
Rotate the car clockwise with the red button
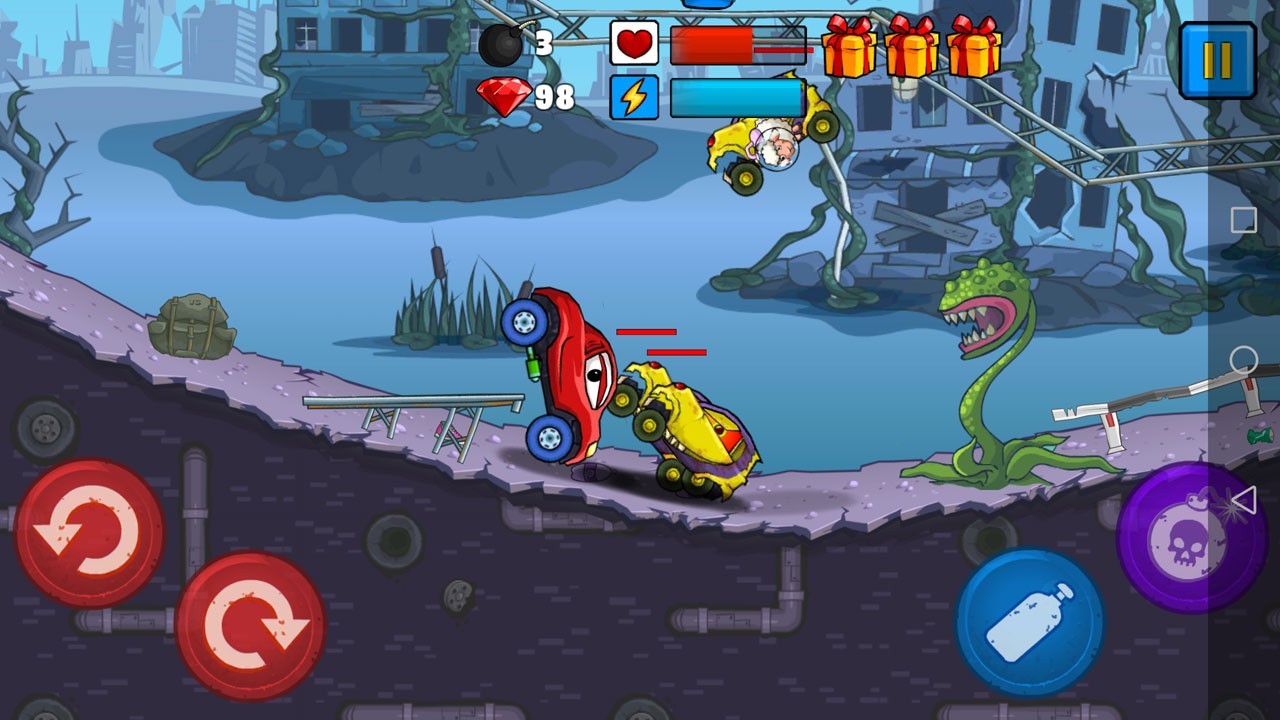pos(250,626)
